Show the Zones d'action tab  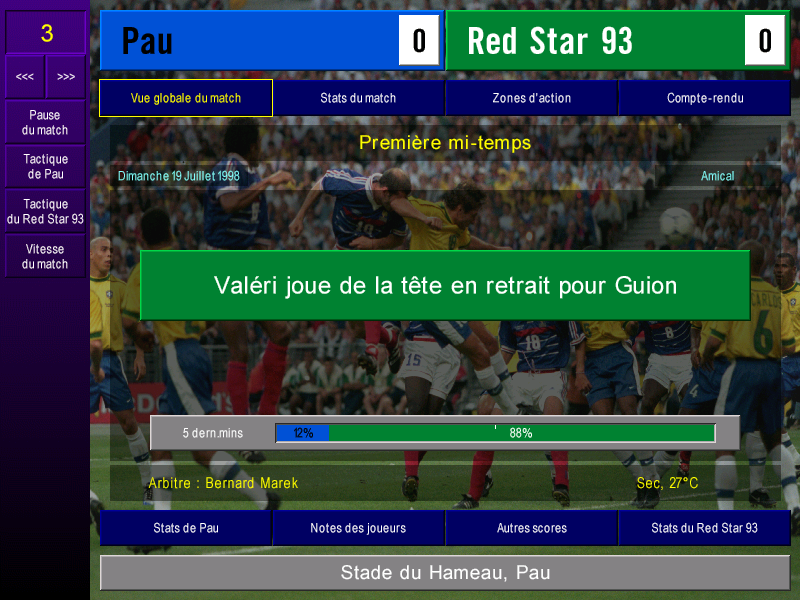point(531,98)
